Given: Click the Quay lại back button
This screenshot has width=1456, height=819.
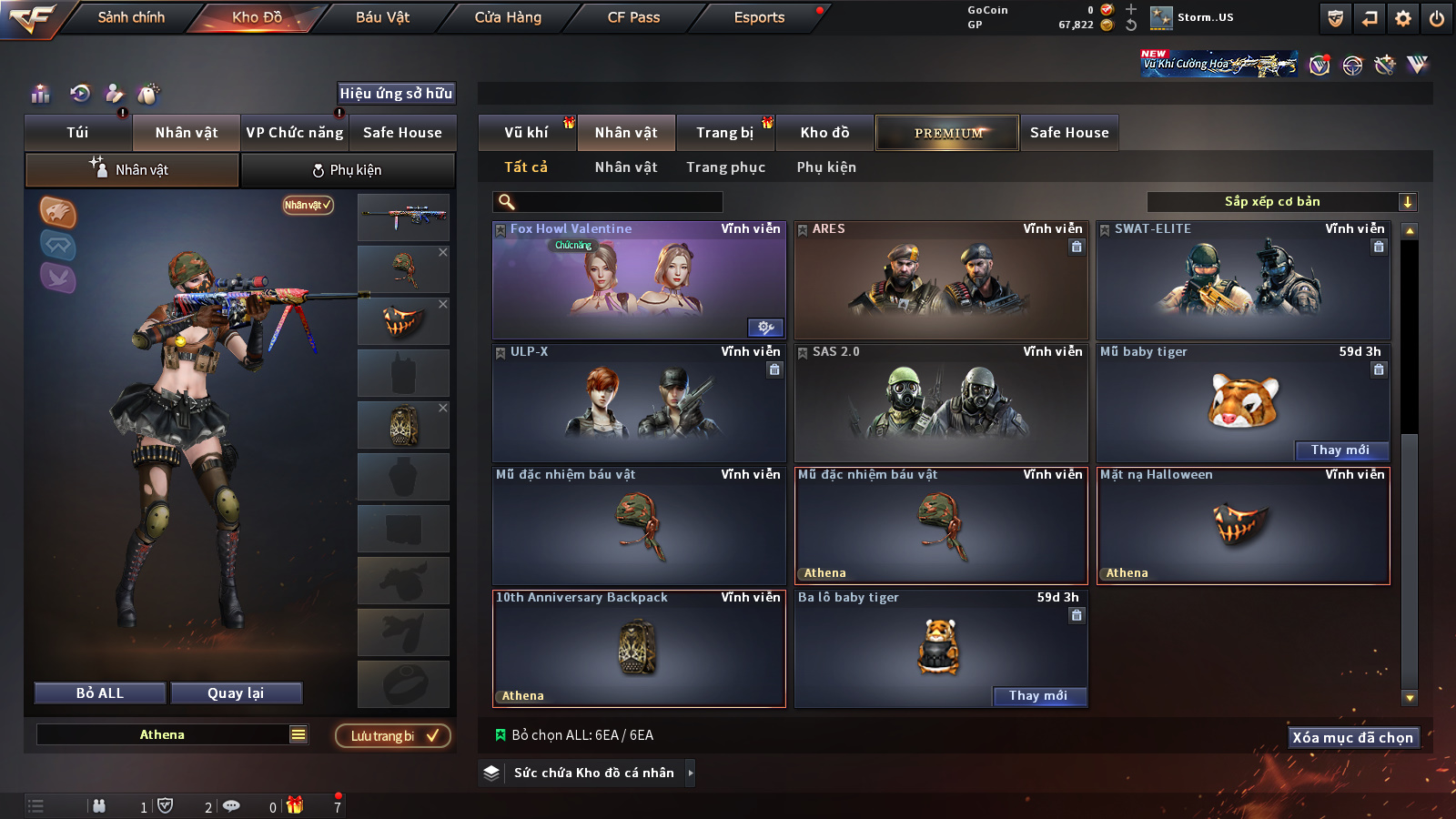Looking at the screenshot, I should (236, 693).
